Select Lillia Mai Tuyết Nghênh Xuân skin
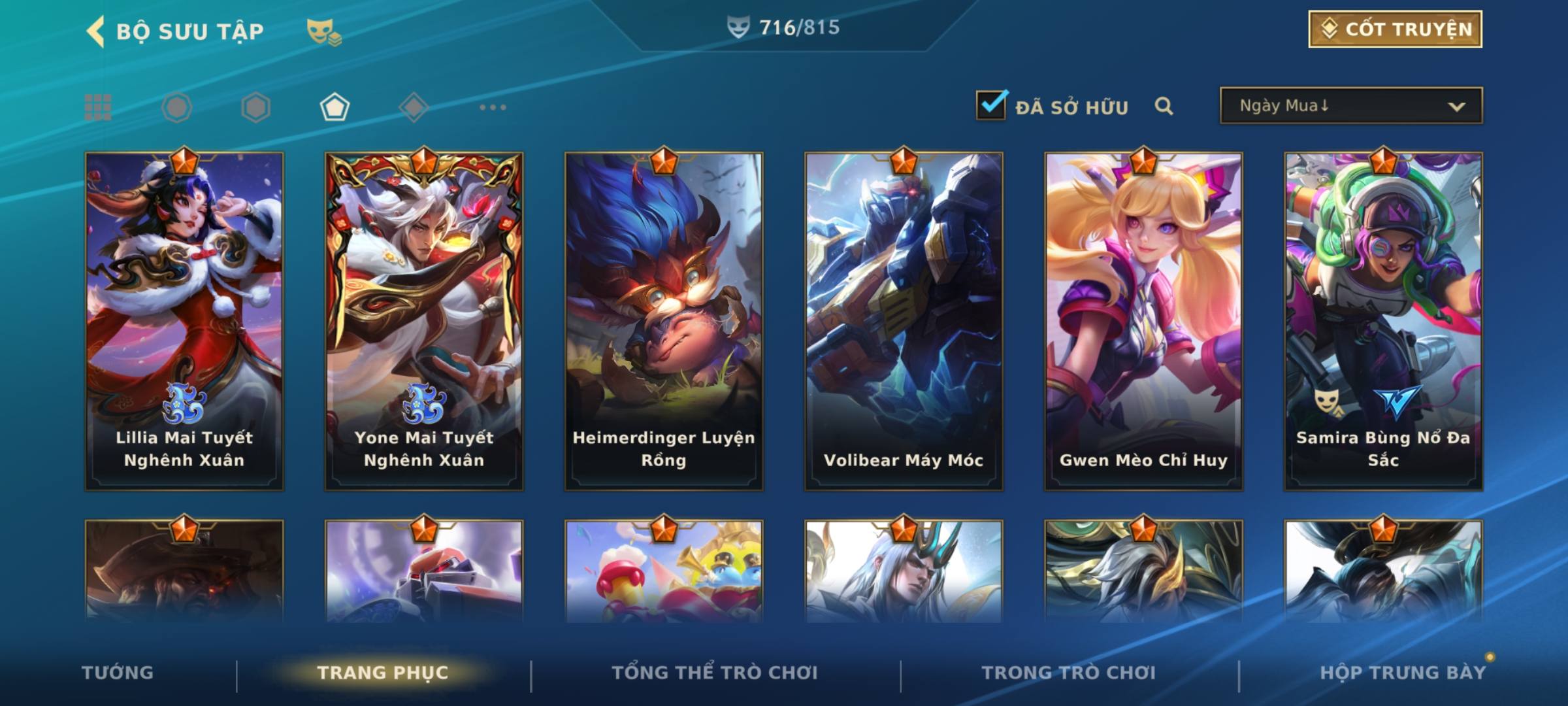Image resolution: width=1568 pixels, height=706 pixels. (184, 320)
